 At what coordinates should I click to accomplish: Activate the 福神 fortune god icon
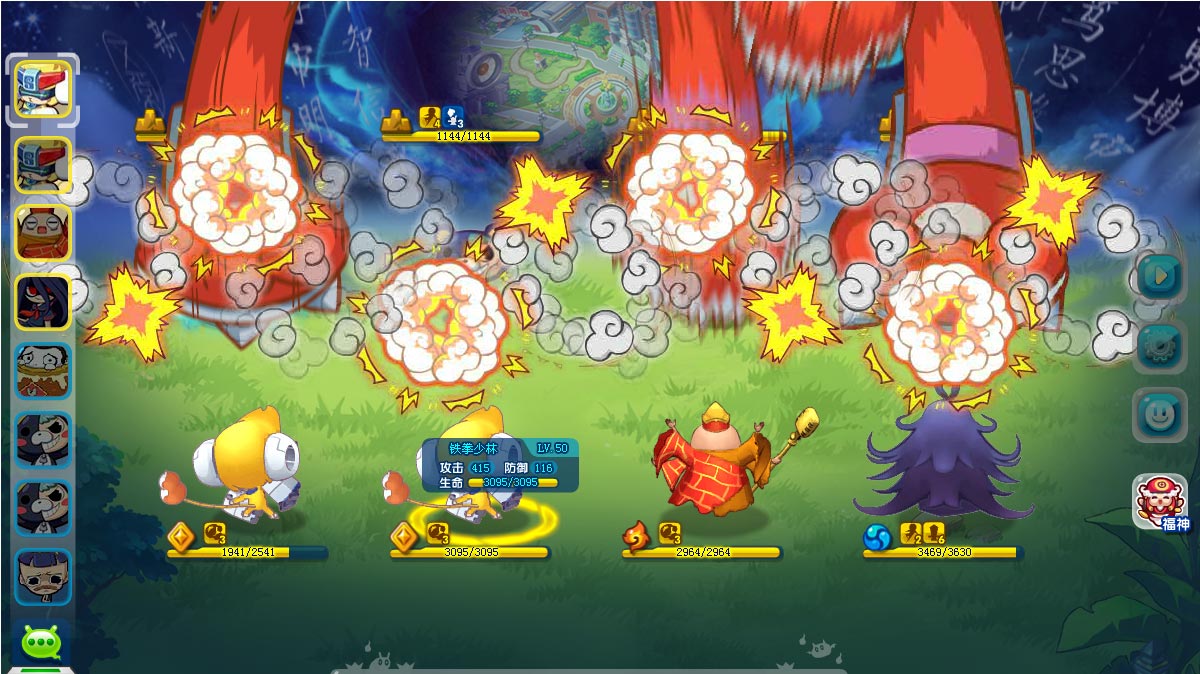pos(1160,500)
